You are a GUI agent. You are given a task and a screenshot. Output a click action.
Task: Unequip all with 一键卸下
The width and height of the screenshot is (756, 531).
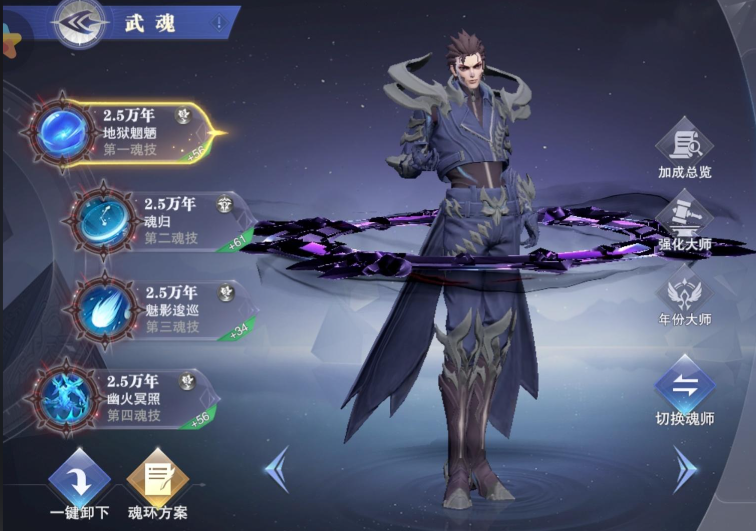(77, 480)
